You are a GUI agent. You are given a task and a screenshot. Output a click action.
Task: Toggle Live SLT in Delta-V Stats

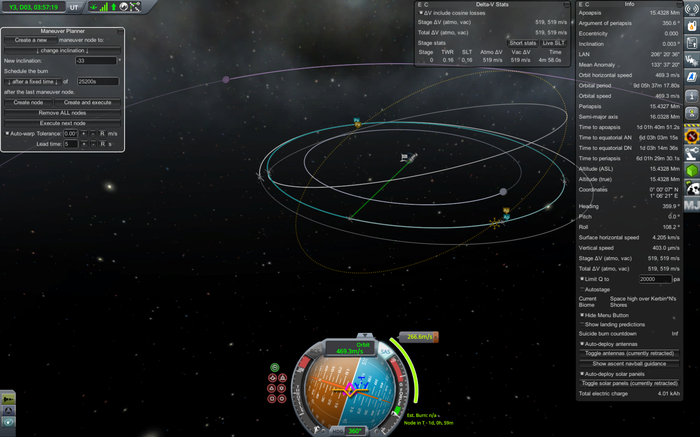click(x=553, y=43)
